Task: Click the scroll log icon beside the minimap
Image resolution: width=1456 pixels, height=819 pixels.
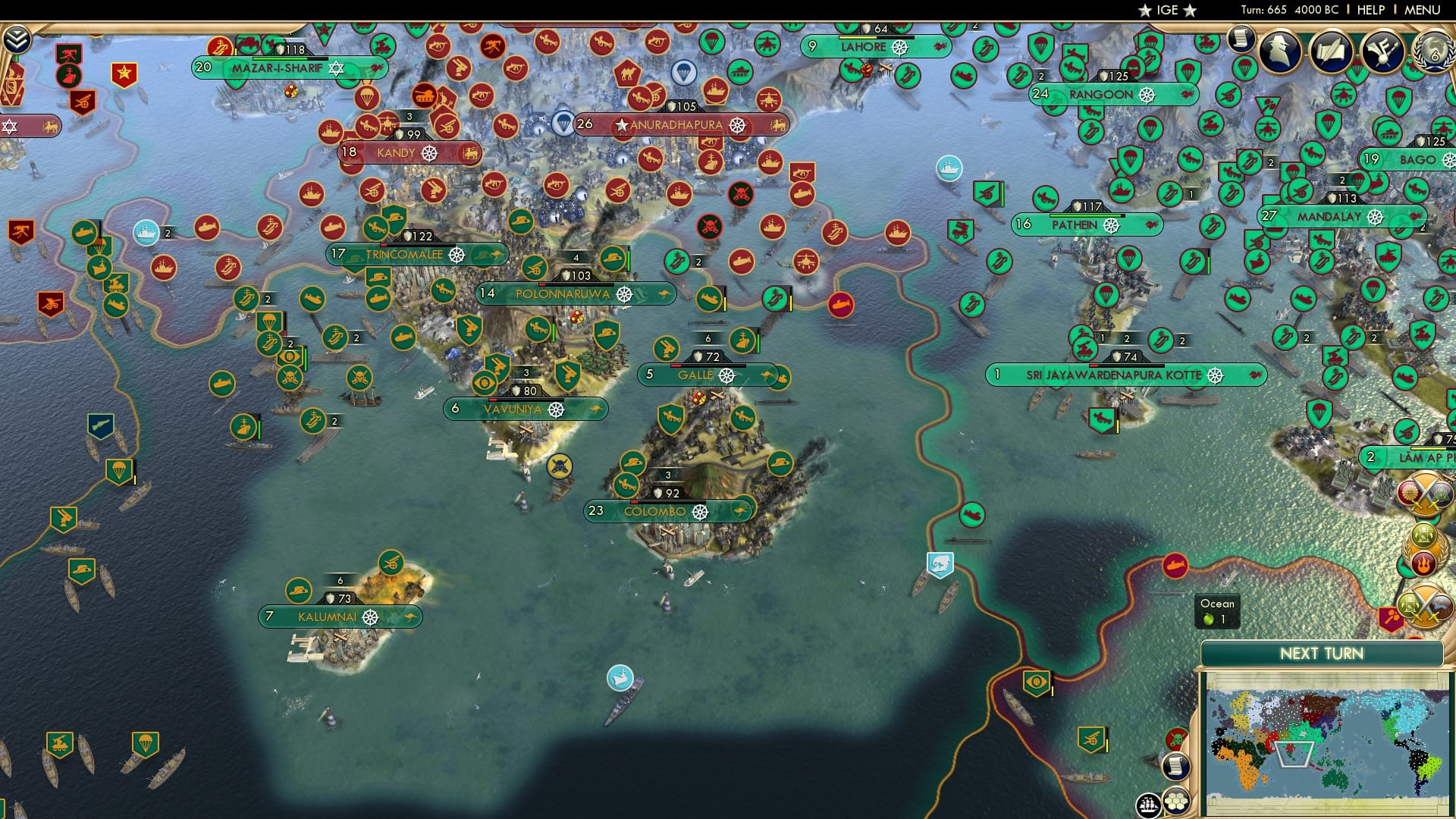Action: (x=1176, y=767)
